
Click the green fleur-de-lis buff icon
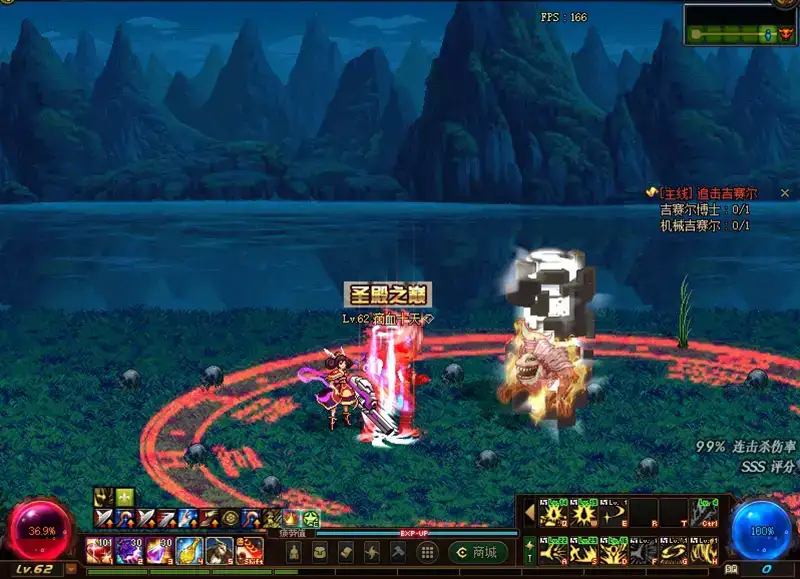pyautogui.click(x=123, y=497)
